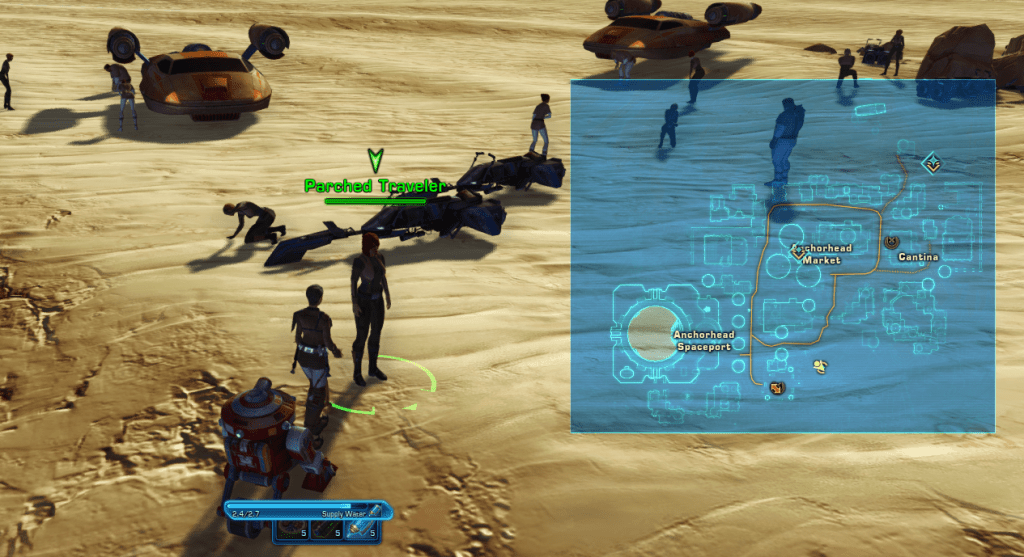Image resolution: width=1024 pixels, height=557 pixels.
Task: Click the Supply Water scroll icon
Action: click(x=374, y=511)
